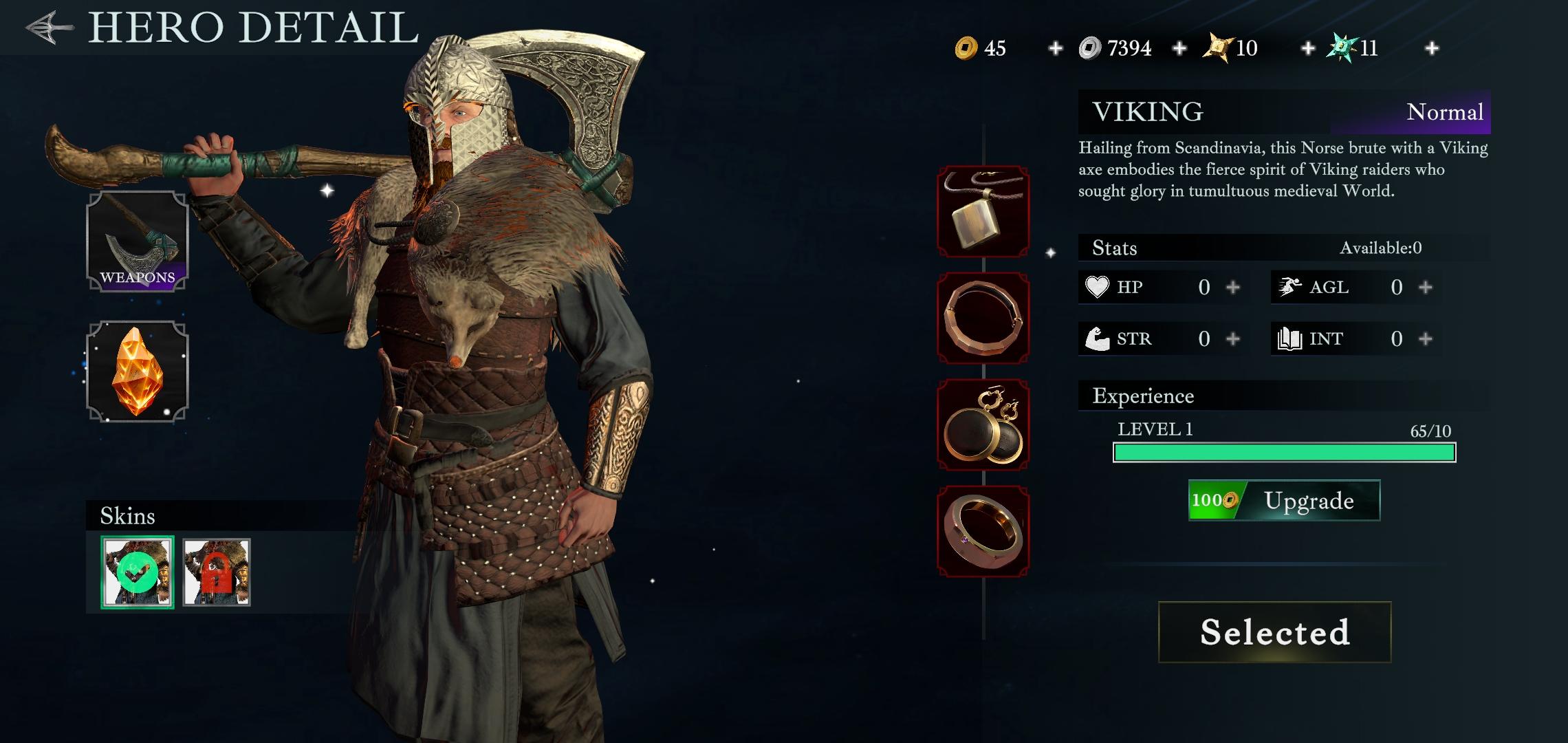Open the bronze bracelet equipment slot
This screenshot has height=743, width=1568.
(983, 318)
